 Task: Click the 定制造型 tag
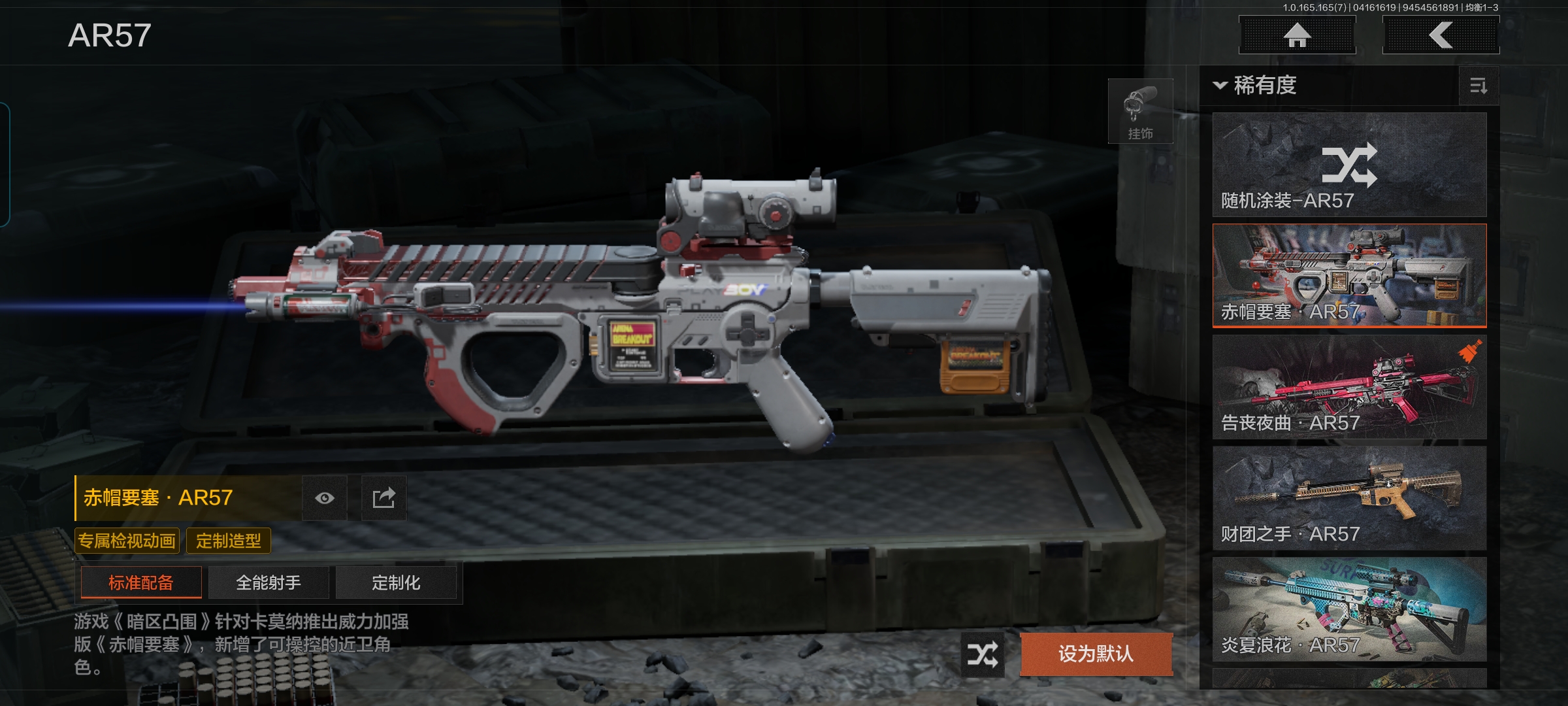pyautogui.click(x=228, y=541)
